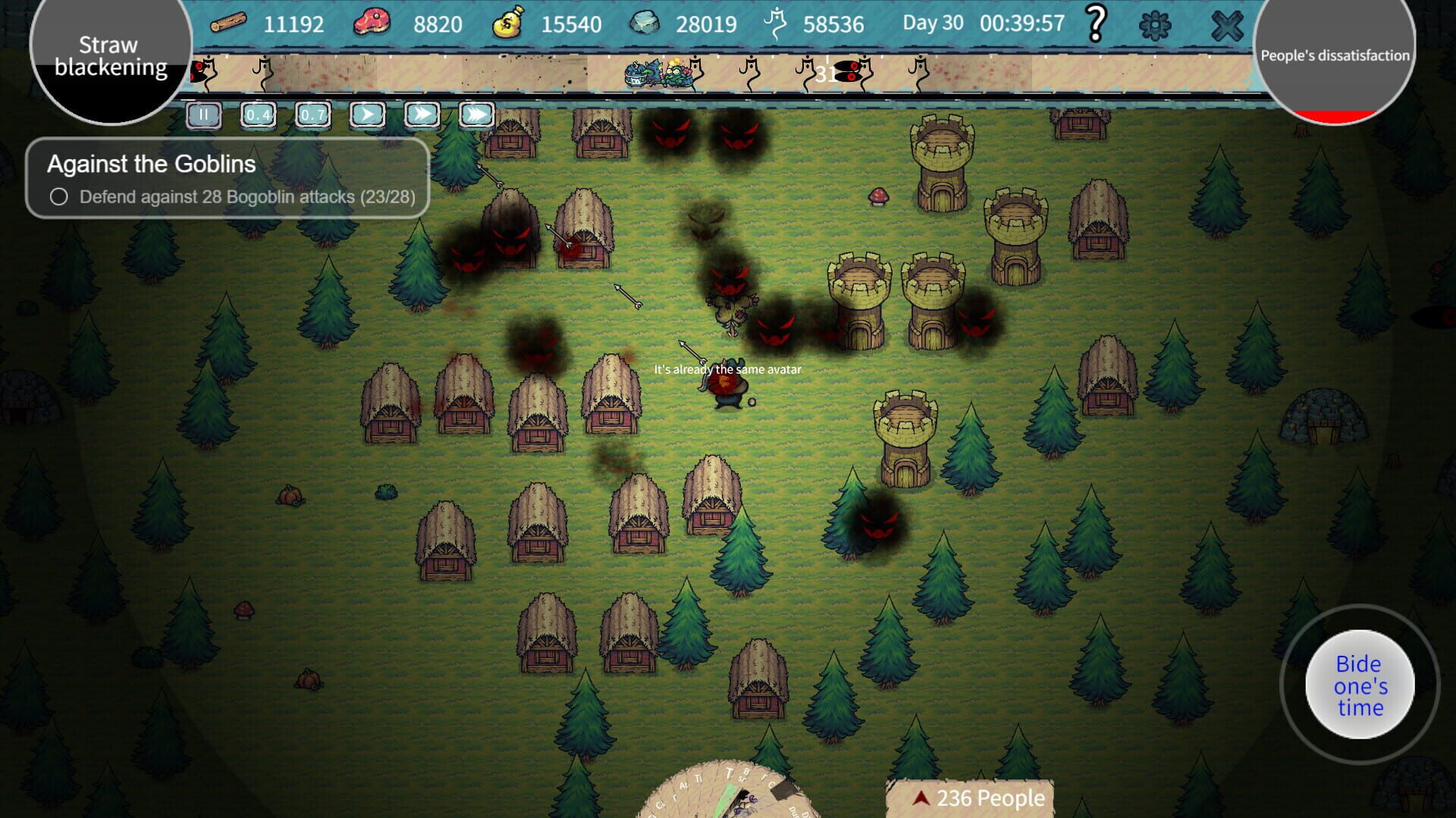The image size is (1456, 818).
Task: Open settings via the gear flower icon
Action: pos(1156,24)
